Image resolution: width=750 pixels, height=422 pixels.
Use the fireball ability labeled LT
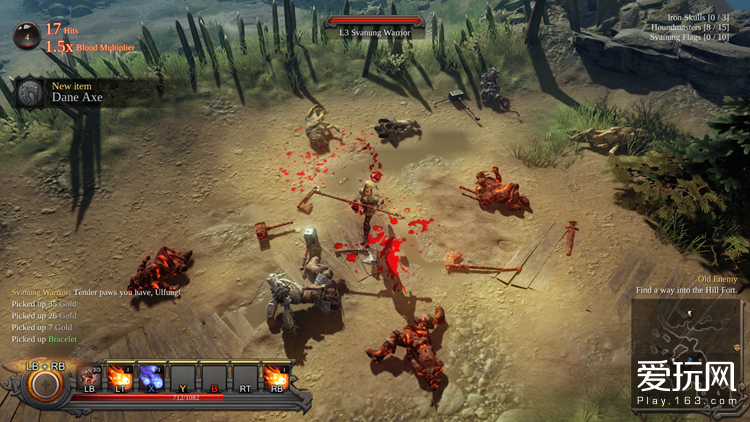click(x=120, y=376)
